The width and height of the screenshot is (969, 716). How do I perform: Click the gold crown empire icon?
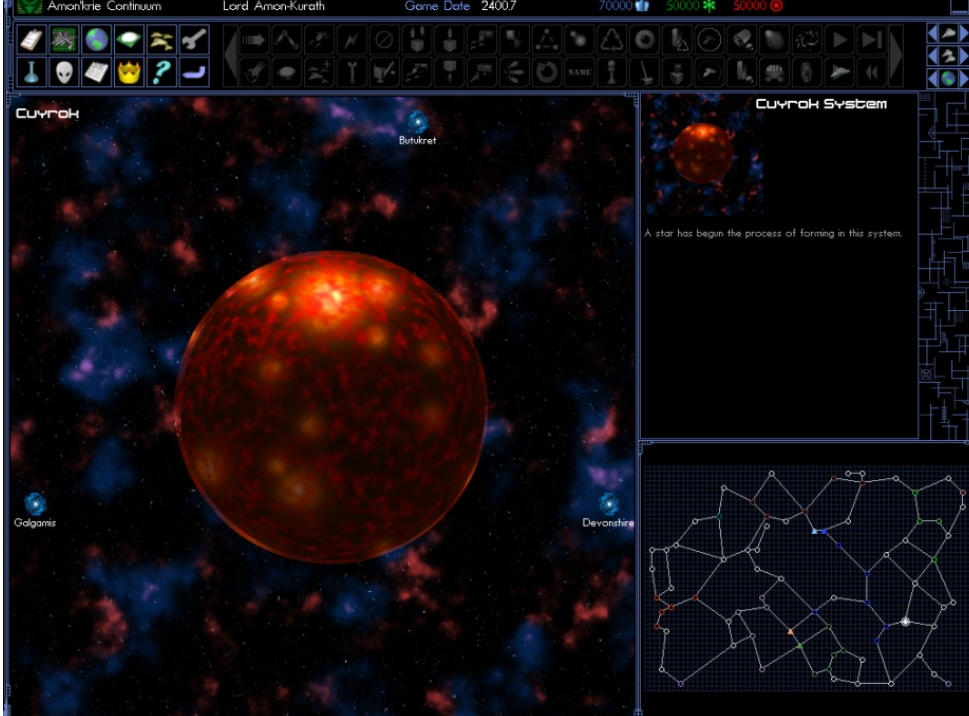click(x=129, y=72)
